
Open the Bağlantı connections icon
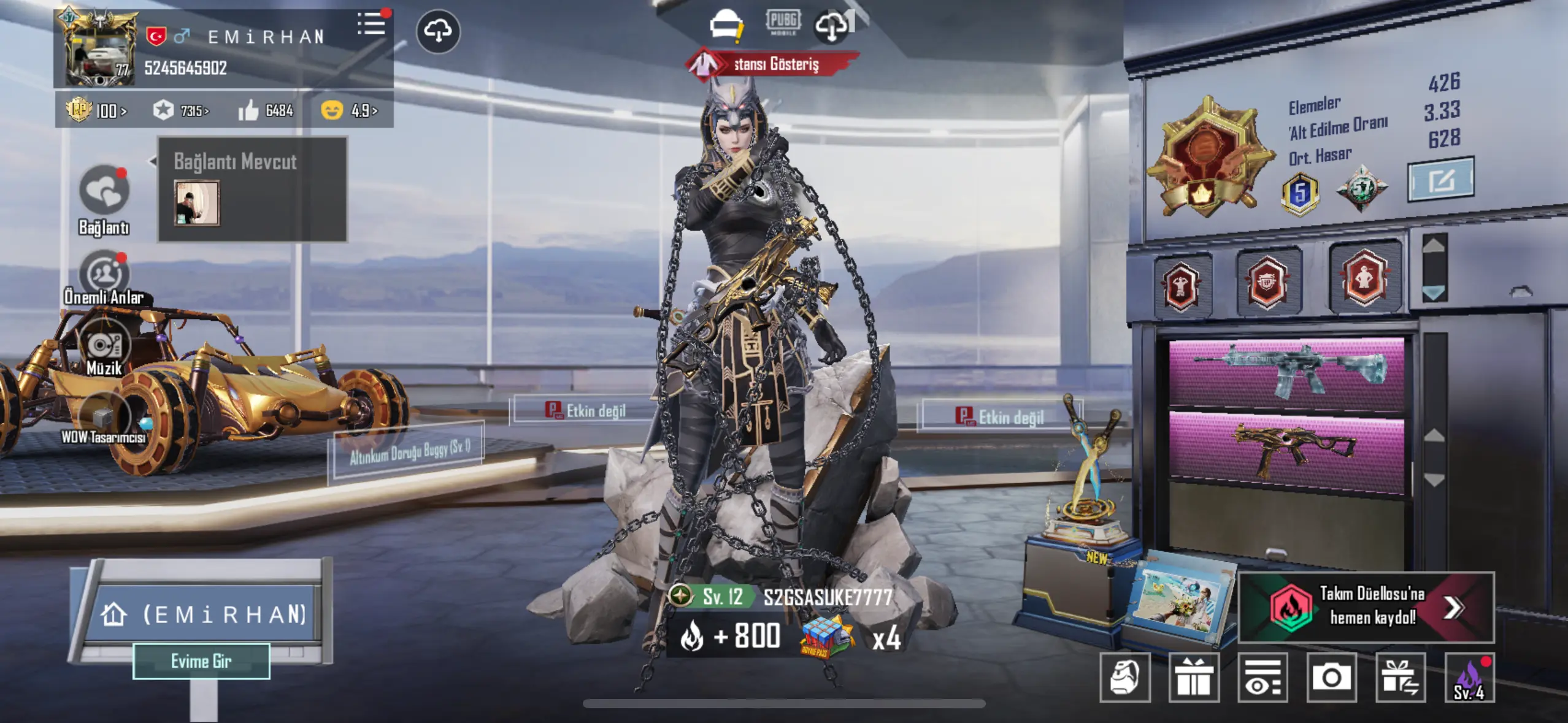click(104, 191)
